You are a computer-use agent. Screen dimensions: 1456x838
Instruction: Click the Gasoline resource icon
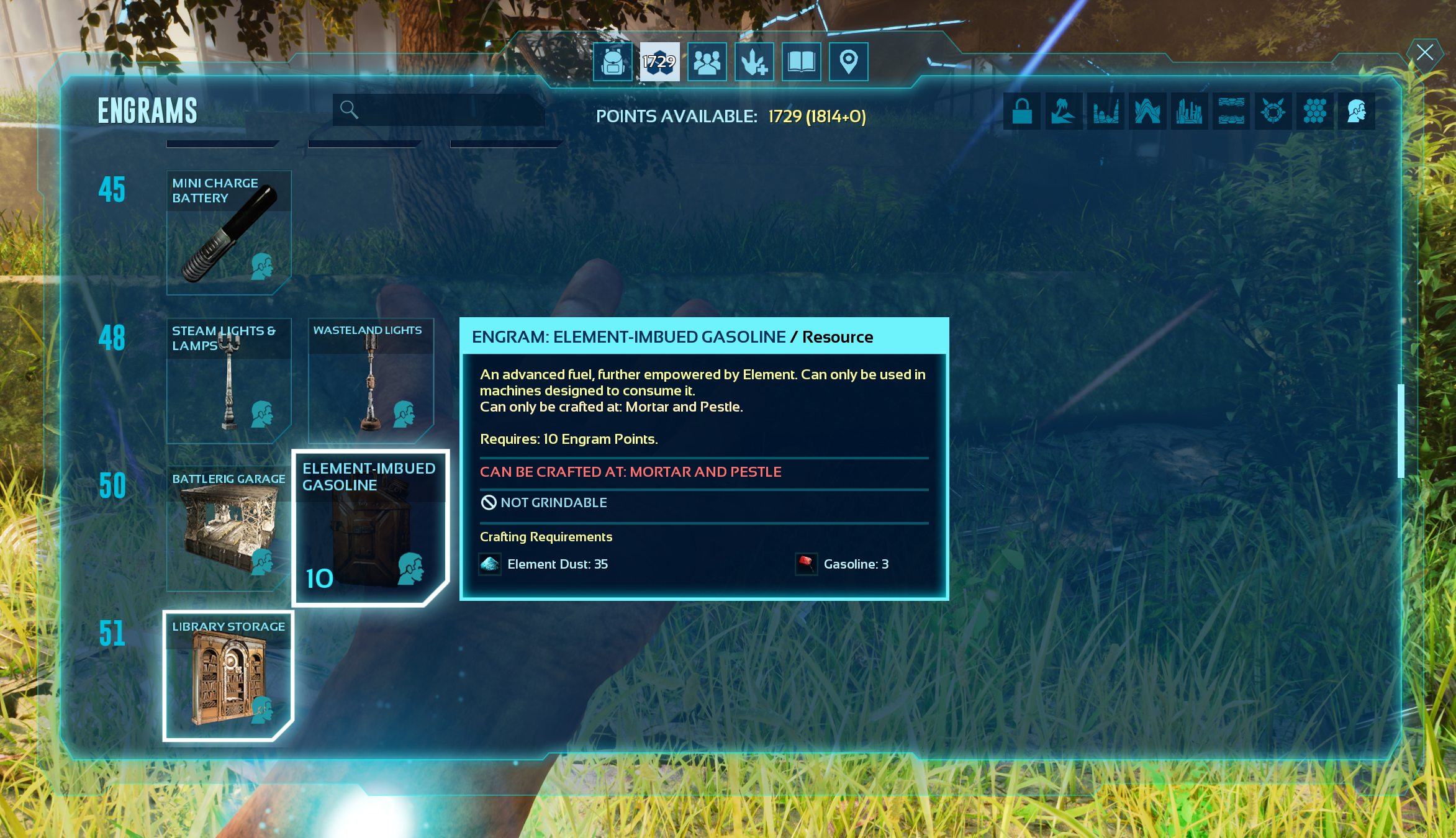(x=807, y=564)
